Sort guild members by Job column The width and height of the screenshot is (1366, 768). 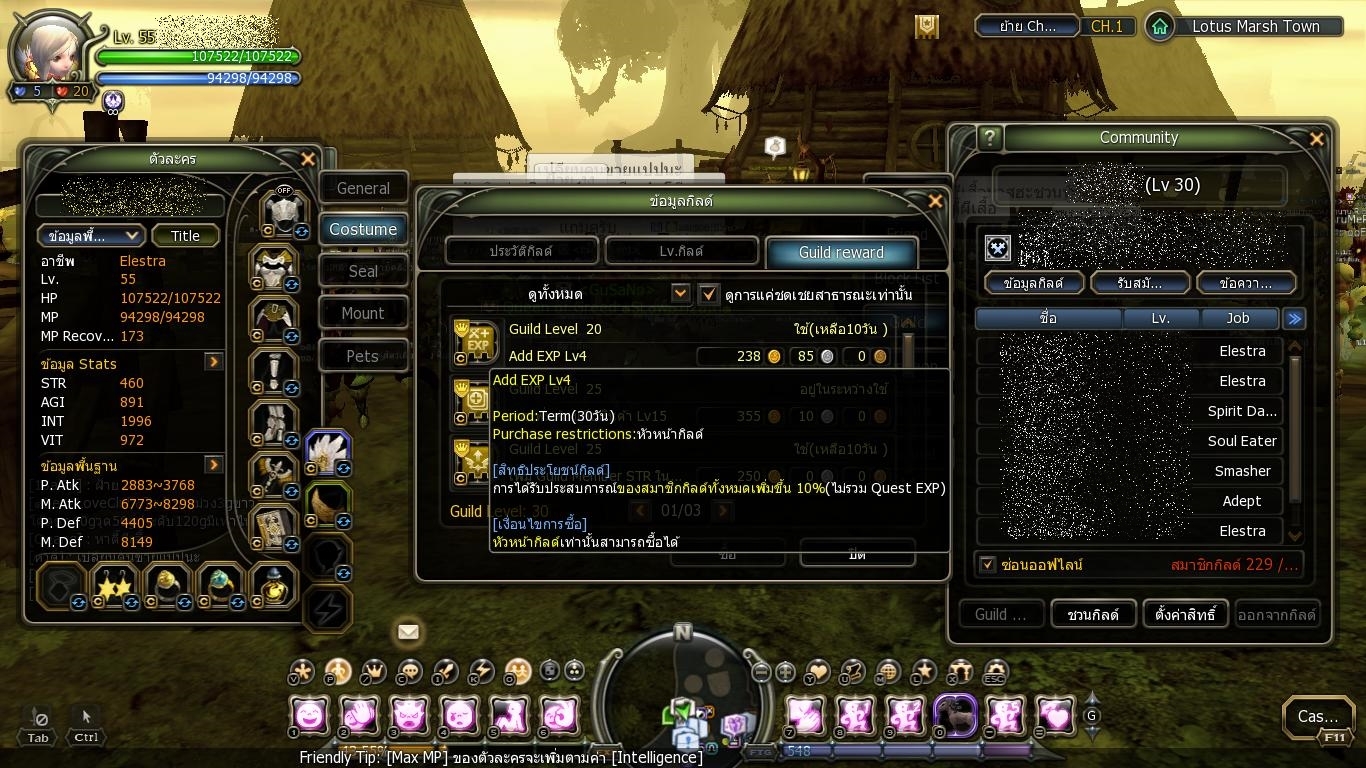tap(1238, 318)
